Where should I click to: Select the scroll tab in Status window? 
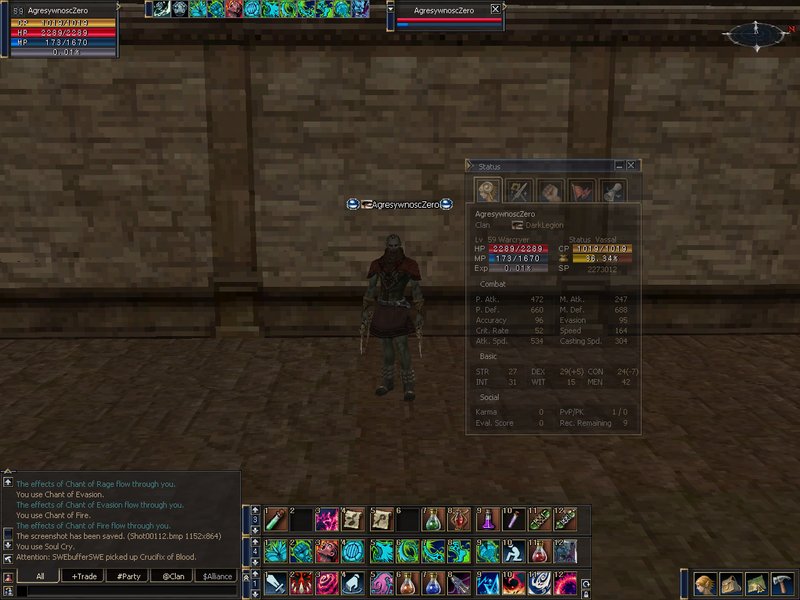612,190
